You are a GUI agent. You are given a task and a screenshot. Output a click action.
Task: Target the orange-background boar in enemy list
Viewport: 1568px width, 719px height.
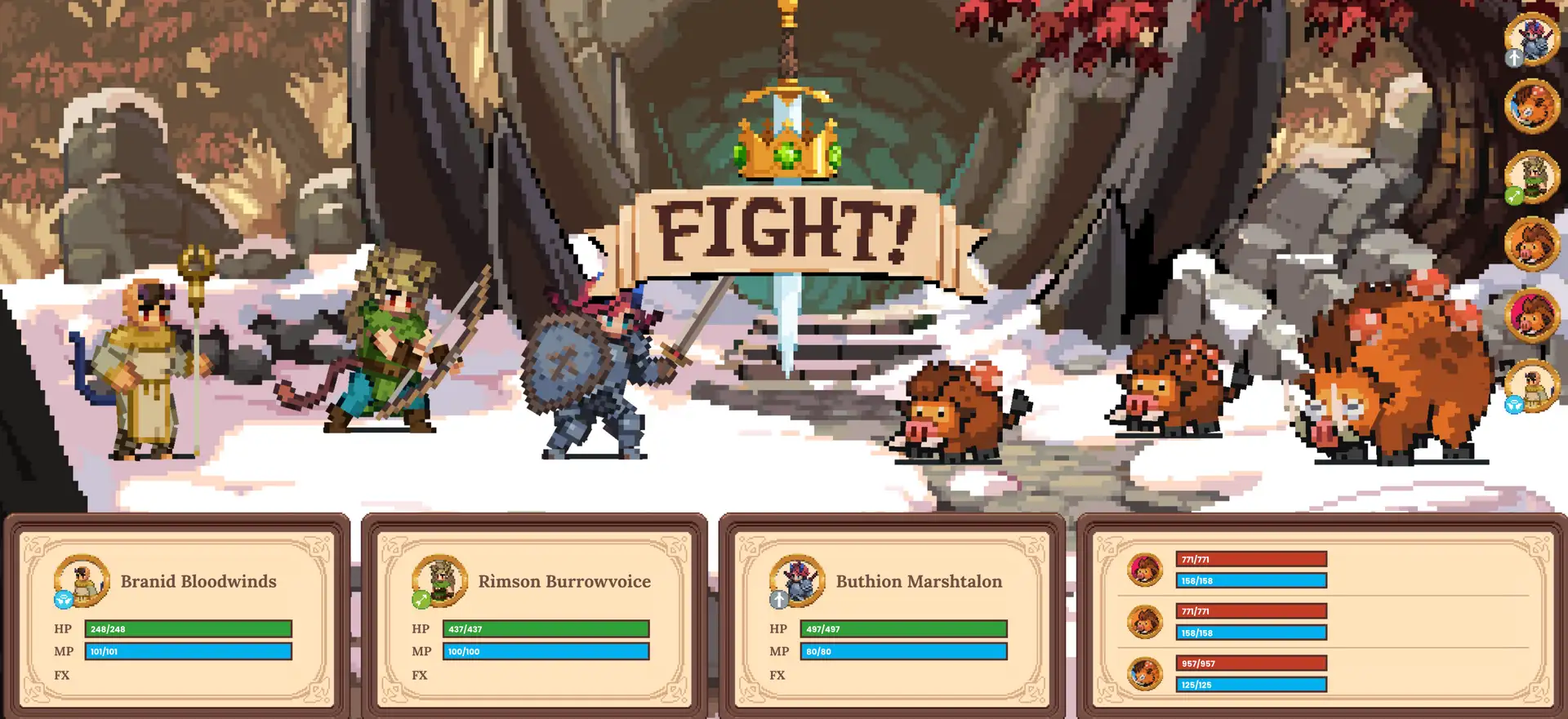point(1145,622)
